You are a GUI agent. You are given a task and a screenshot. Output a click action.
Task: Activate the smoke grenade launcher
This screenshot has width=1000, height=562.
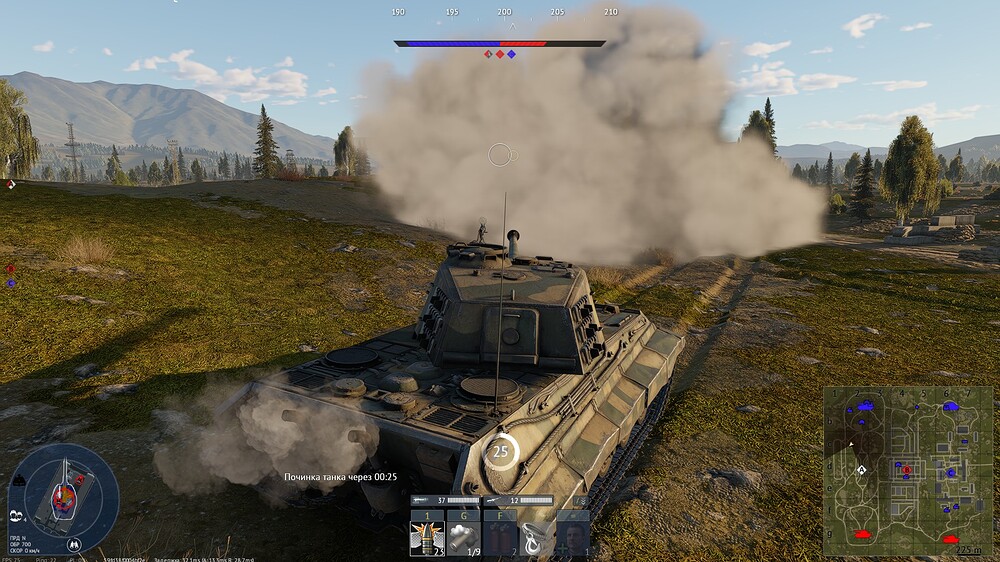(462, 539)
